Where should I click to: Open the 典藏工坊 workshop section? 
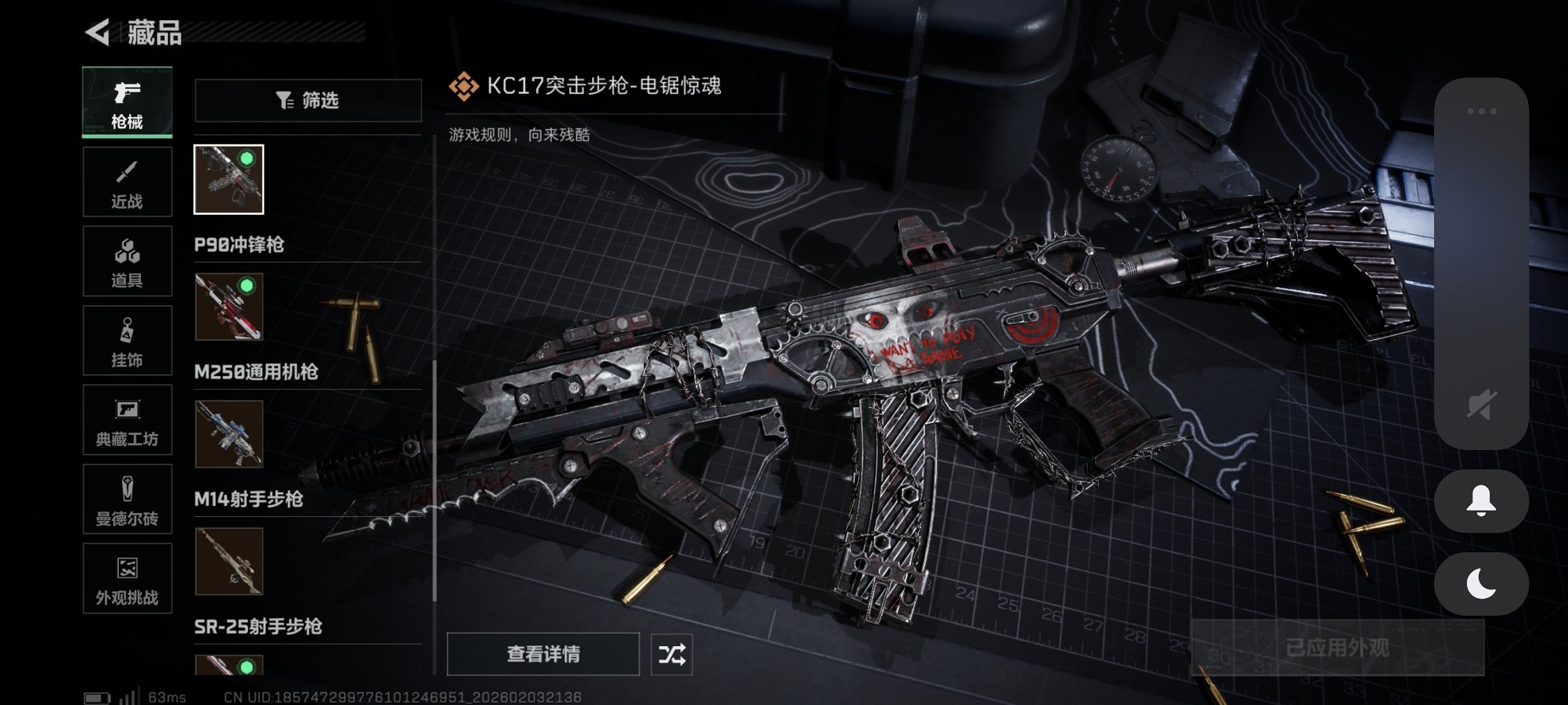[127, 420]
